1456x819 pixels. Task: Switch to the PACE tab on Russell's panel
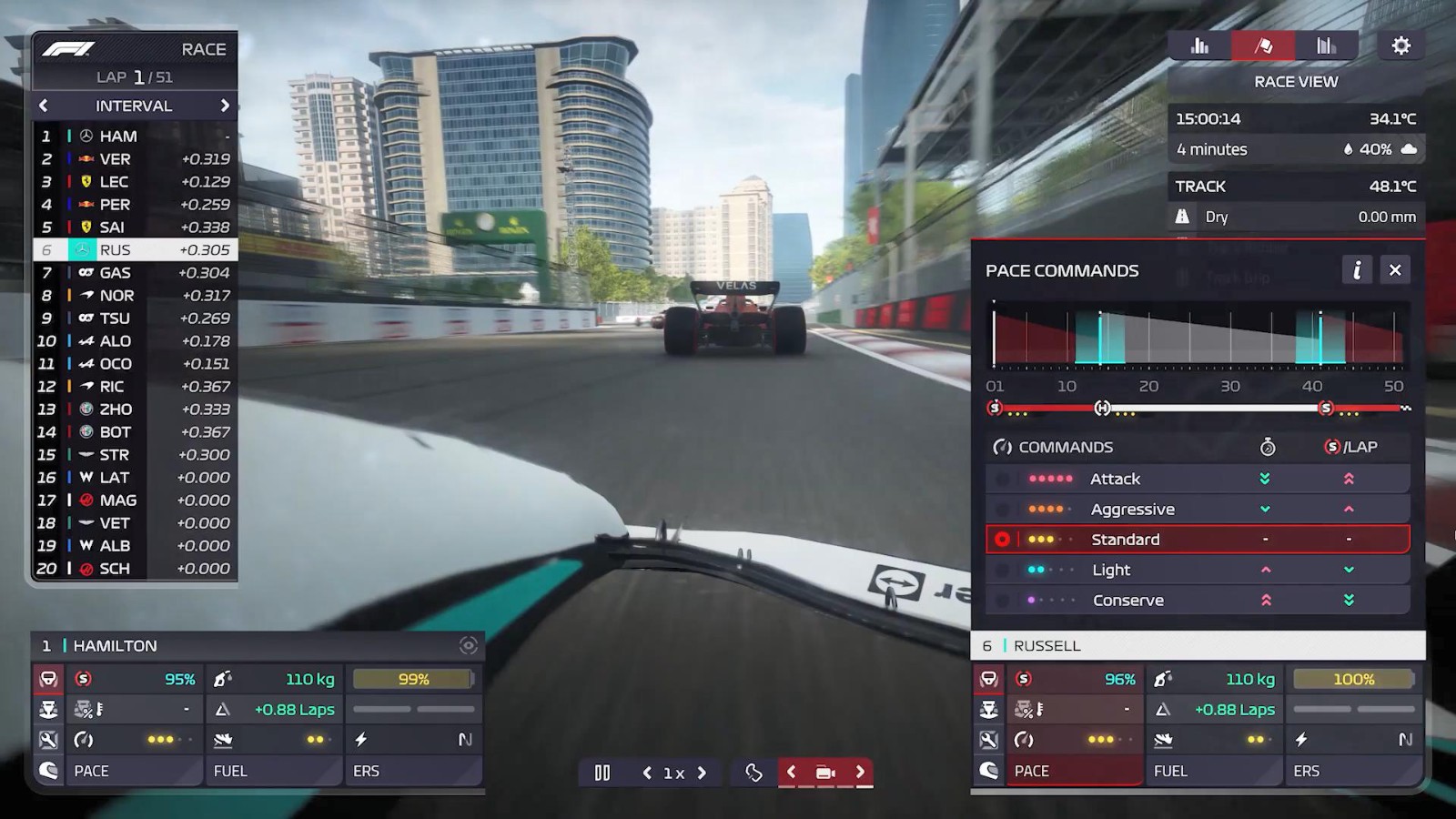(x=1074, y=771)
